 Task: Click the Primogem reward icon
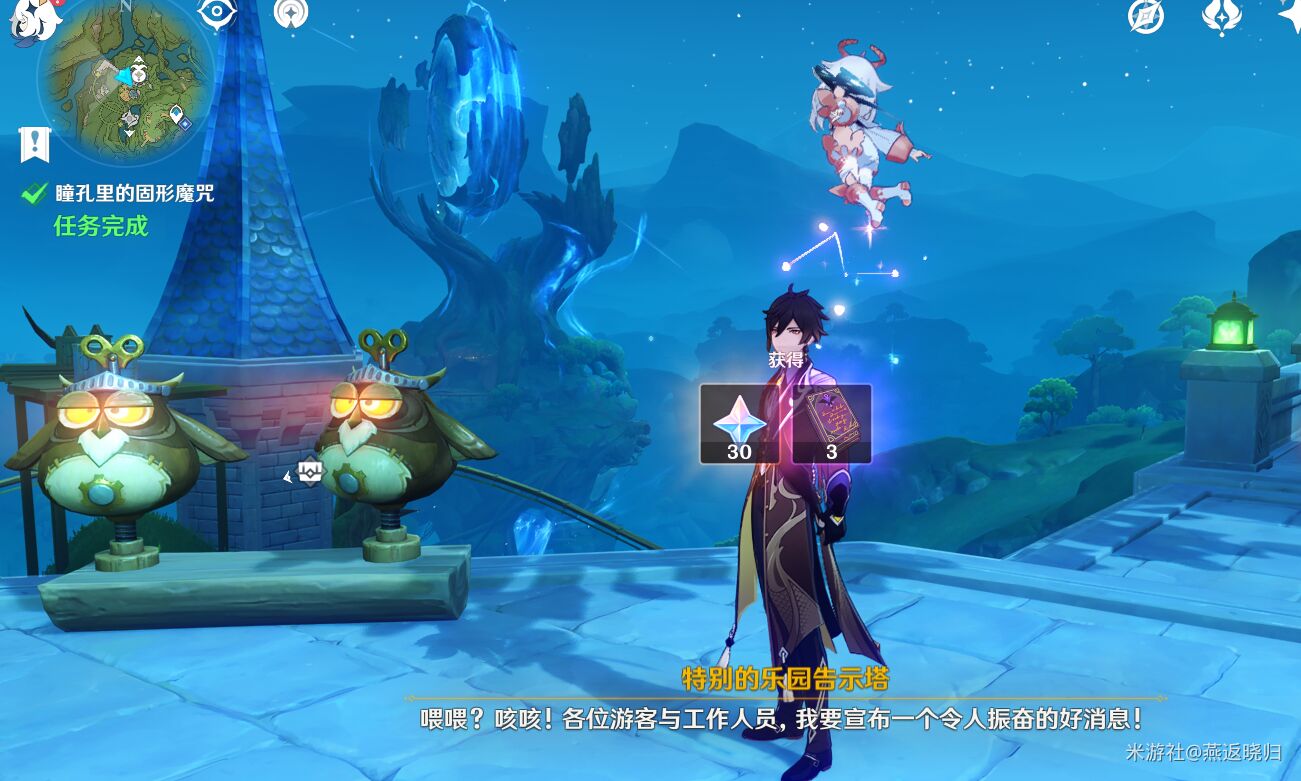coord(738,425)
